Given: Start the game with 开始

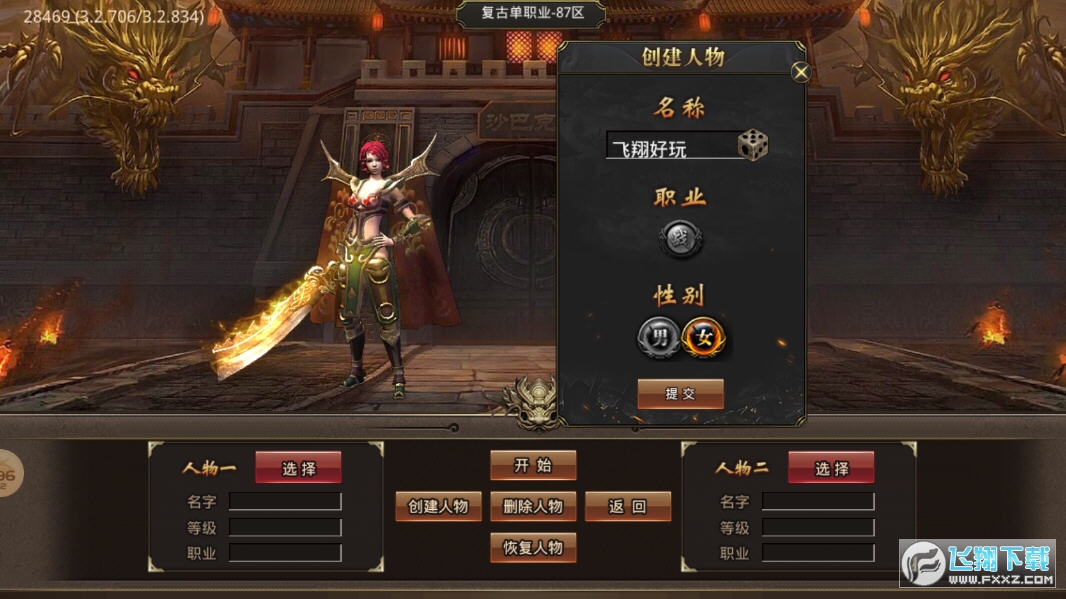Looking at the screenshot, I should coord(533,465).
